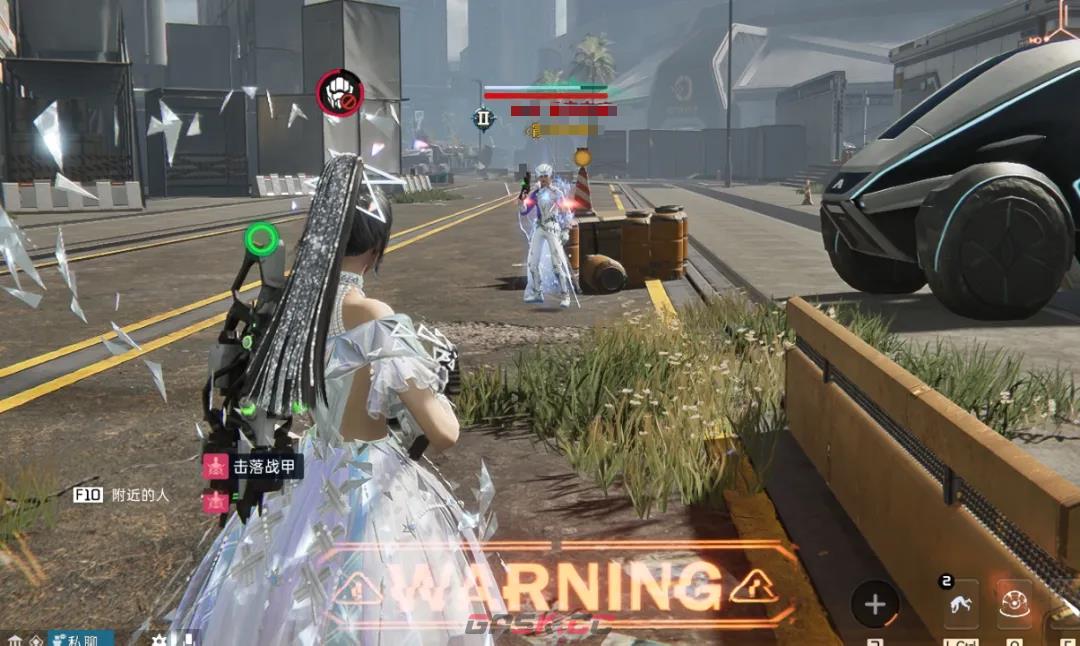Select the building-shaped chat channel icon
1080x646 pixels.
point(14,639)
